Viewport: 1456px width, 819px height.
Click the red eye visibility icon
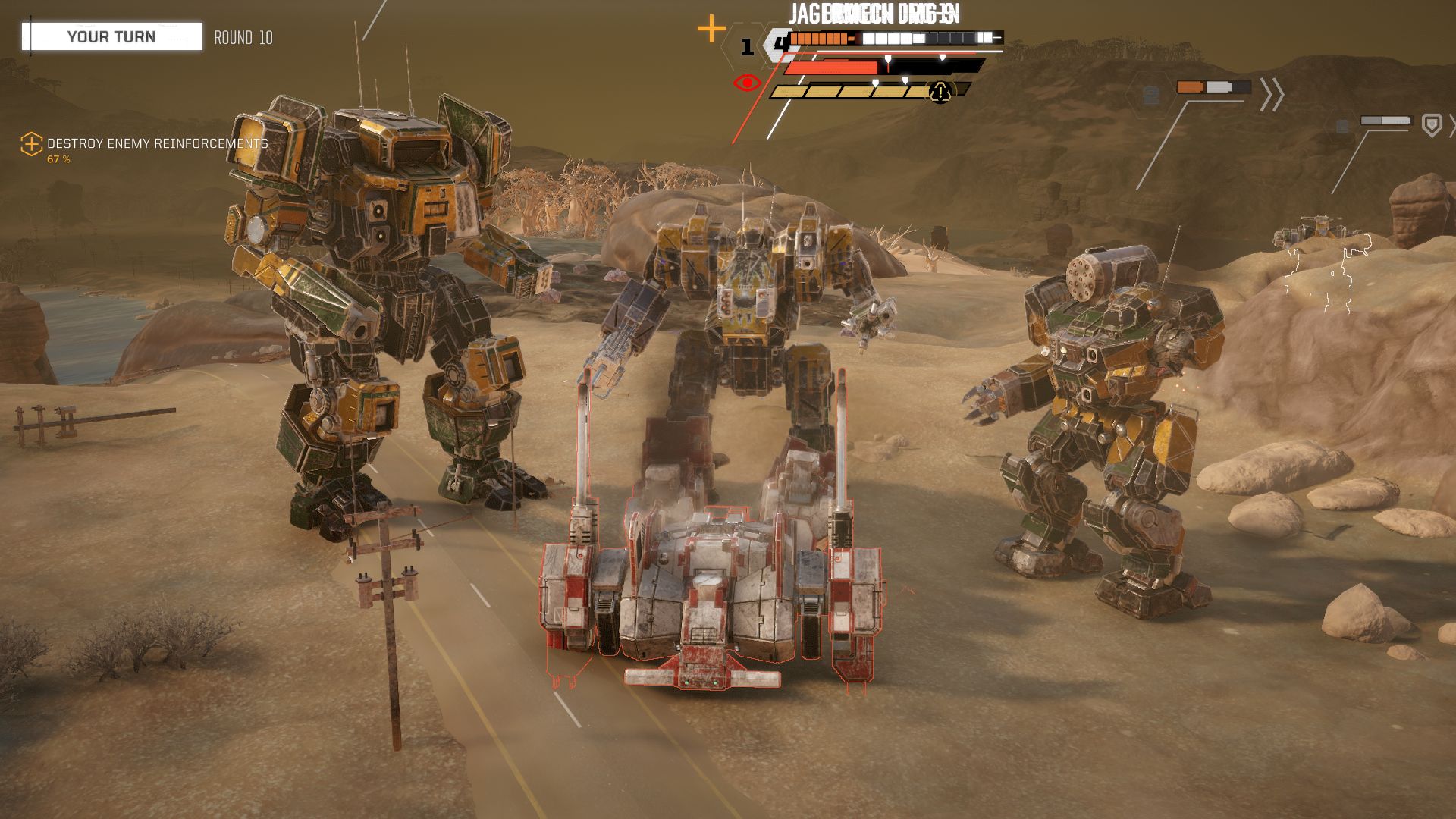pyautogui.click(x=747, y=83)
